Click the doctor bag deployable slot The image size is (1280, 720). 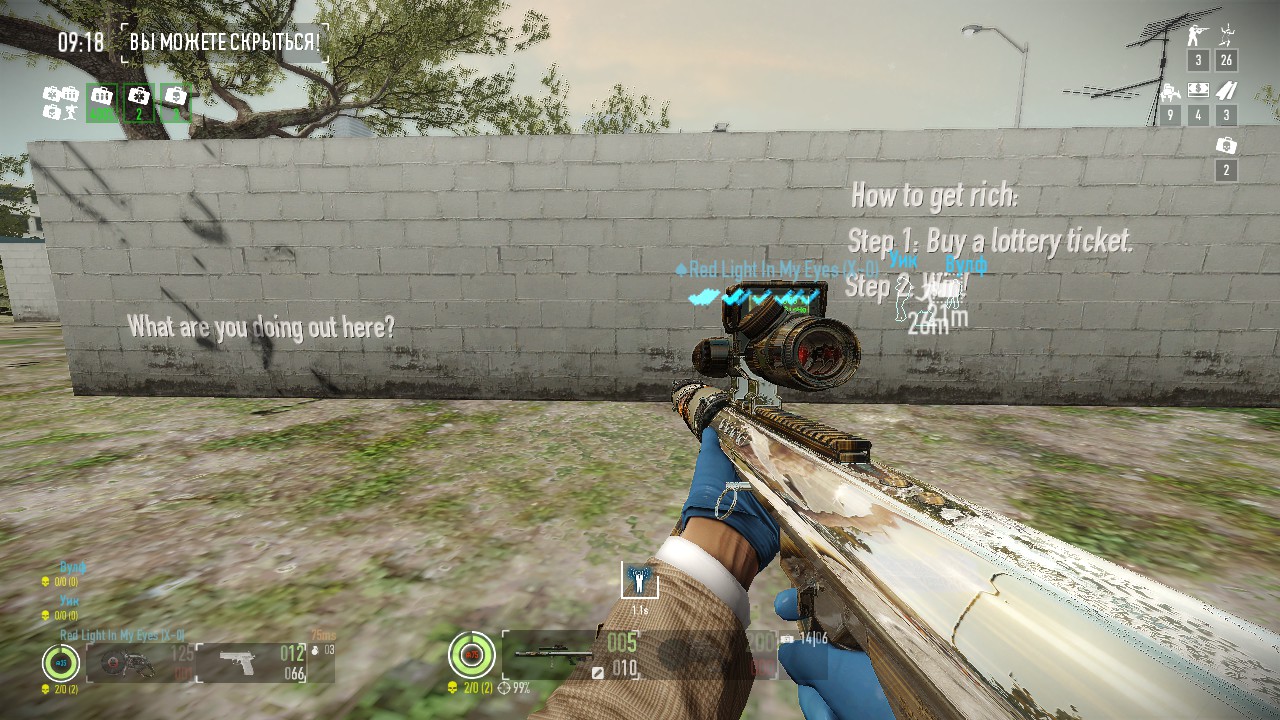139,102
